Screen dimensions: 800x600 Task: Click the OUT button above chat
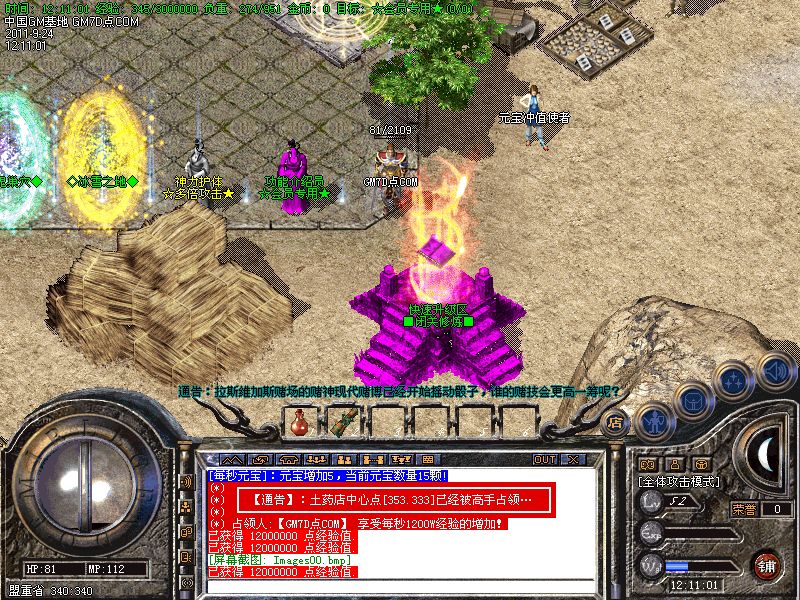tap(544, 460)
